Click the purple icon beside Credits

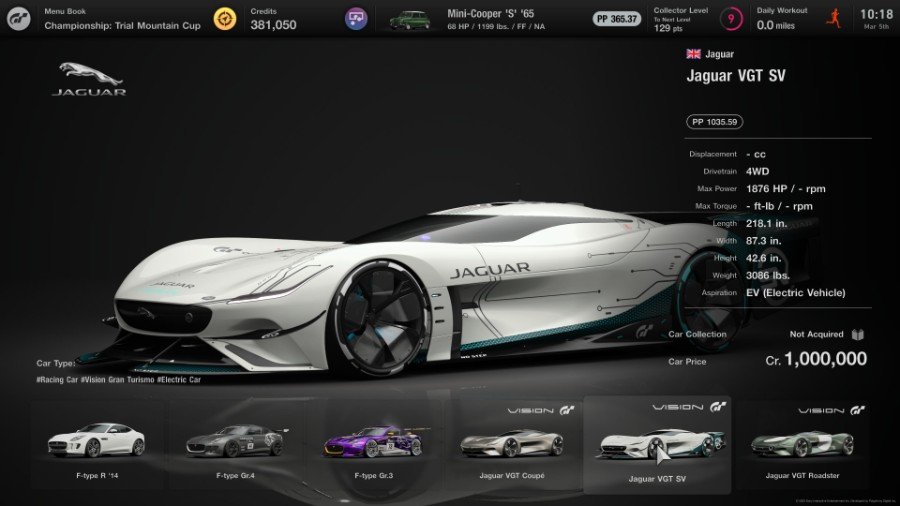pos(356,18)
